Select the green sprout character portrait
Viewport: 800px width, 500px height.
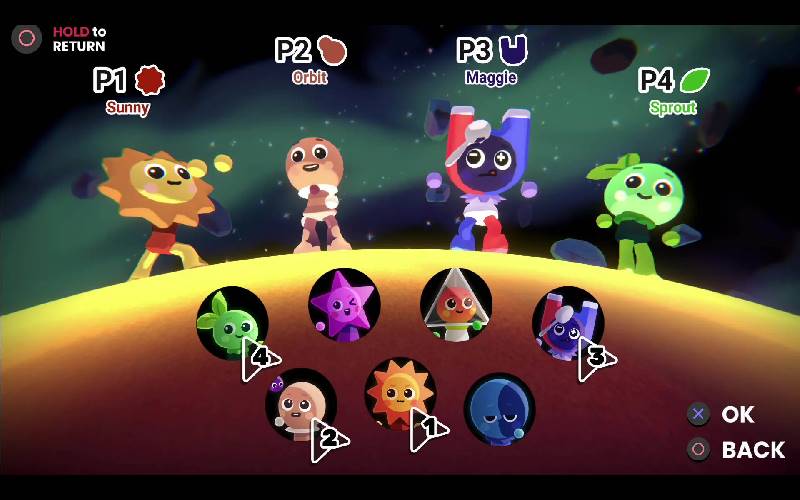231,322
